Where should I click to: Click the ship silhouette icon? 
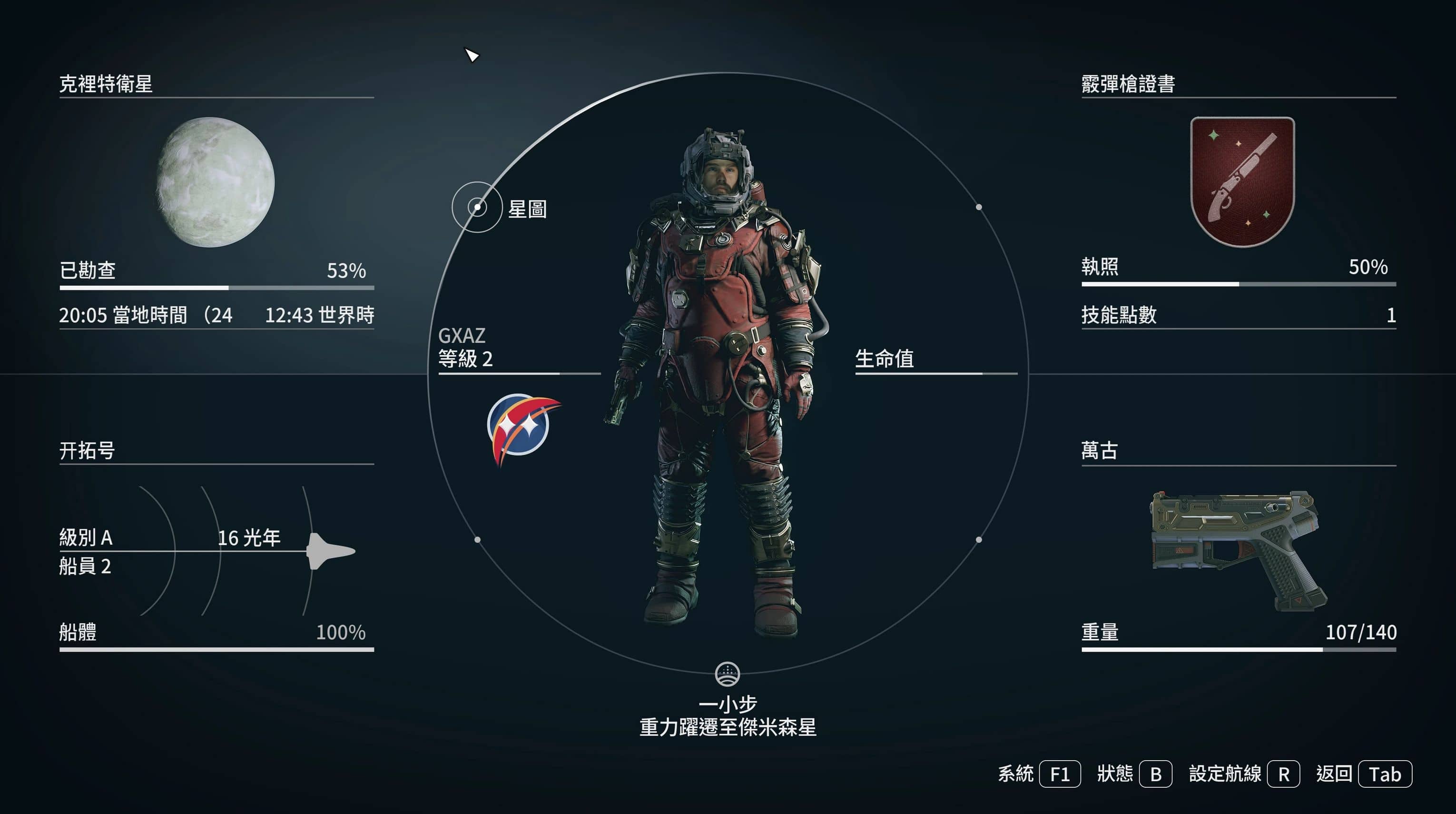pyautogui.click(x=330, y=551)
